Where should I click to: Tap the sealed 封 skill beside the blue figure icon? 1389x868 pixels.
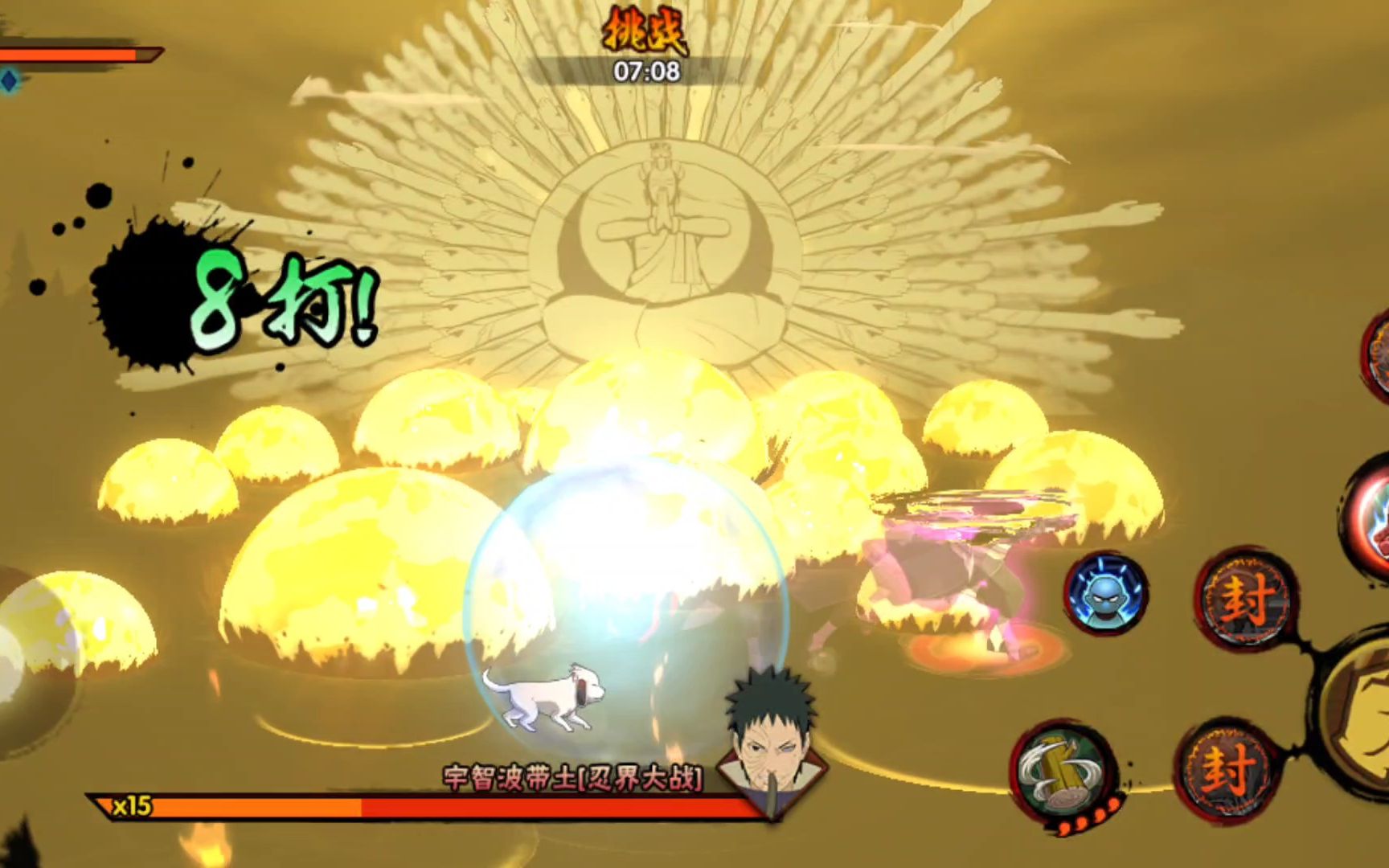tap(1244, 599)
